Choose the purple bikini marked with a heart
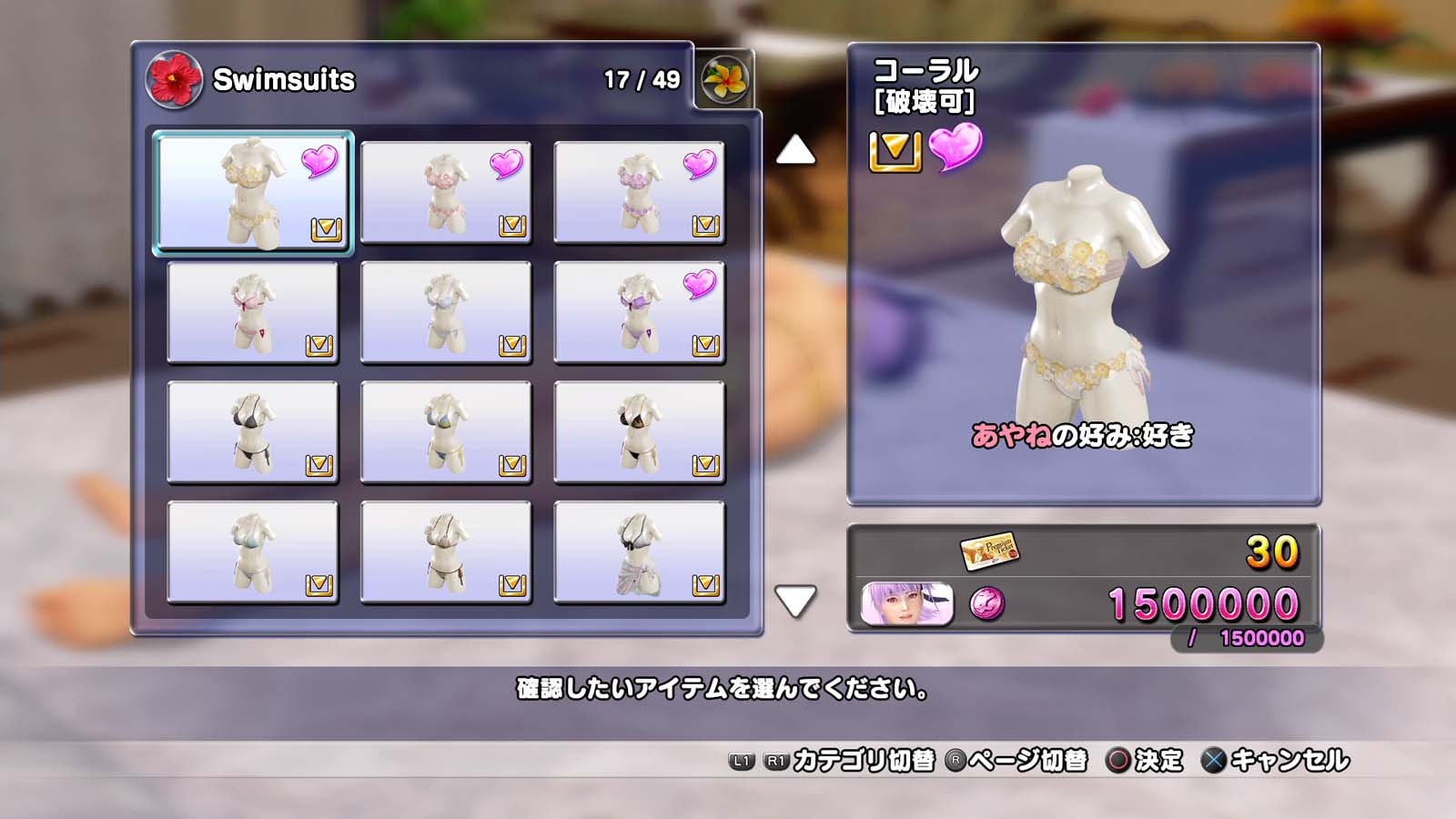1456x819 pixels. [x=639, y=312]
